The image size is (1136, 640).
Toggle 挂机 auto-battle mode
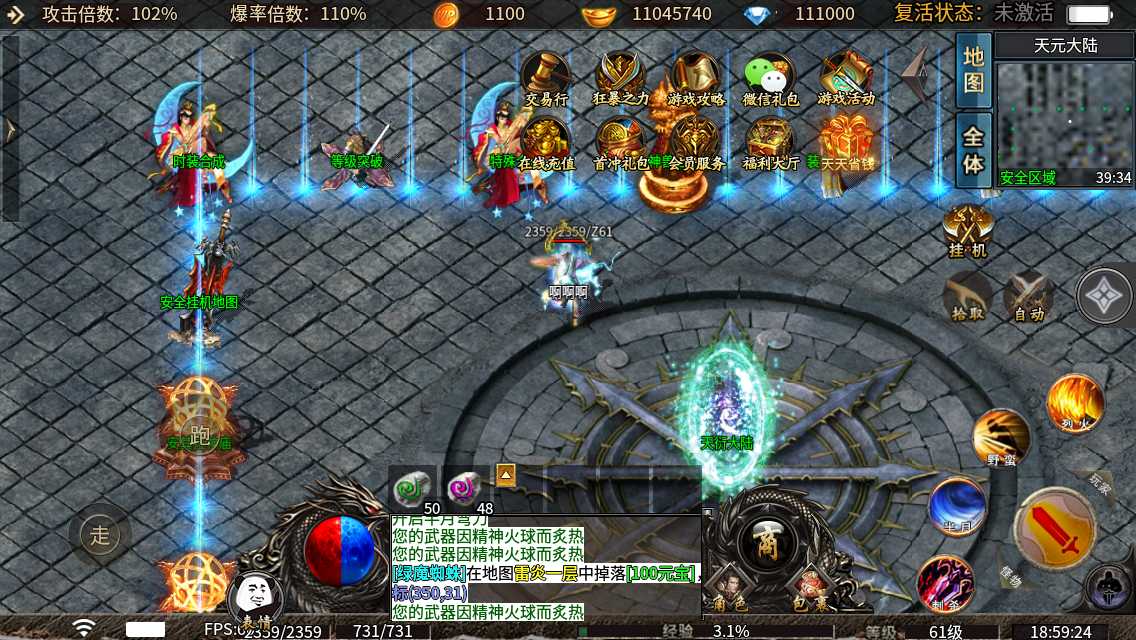coord(967,231)
